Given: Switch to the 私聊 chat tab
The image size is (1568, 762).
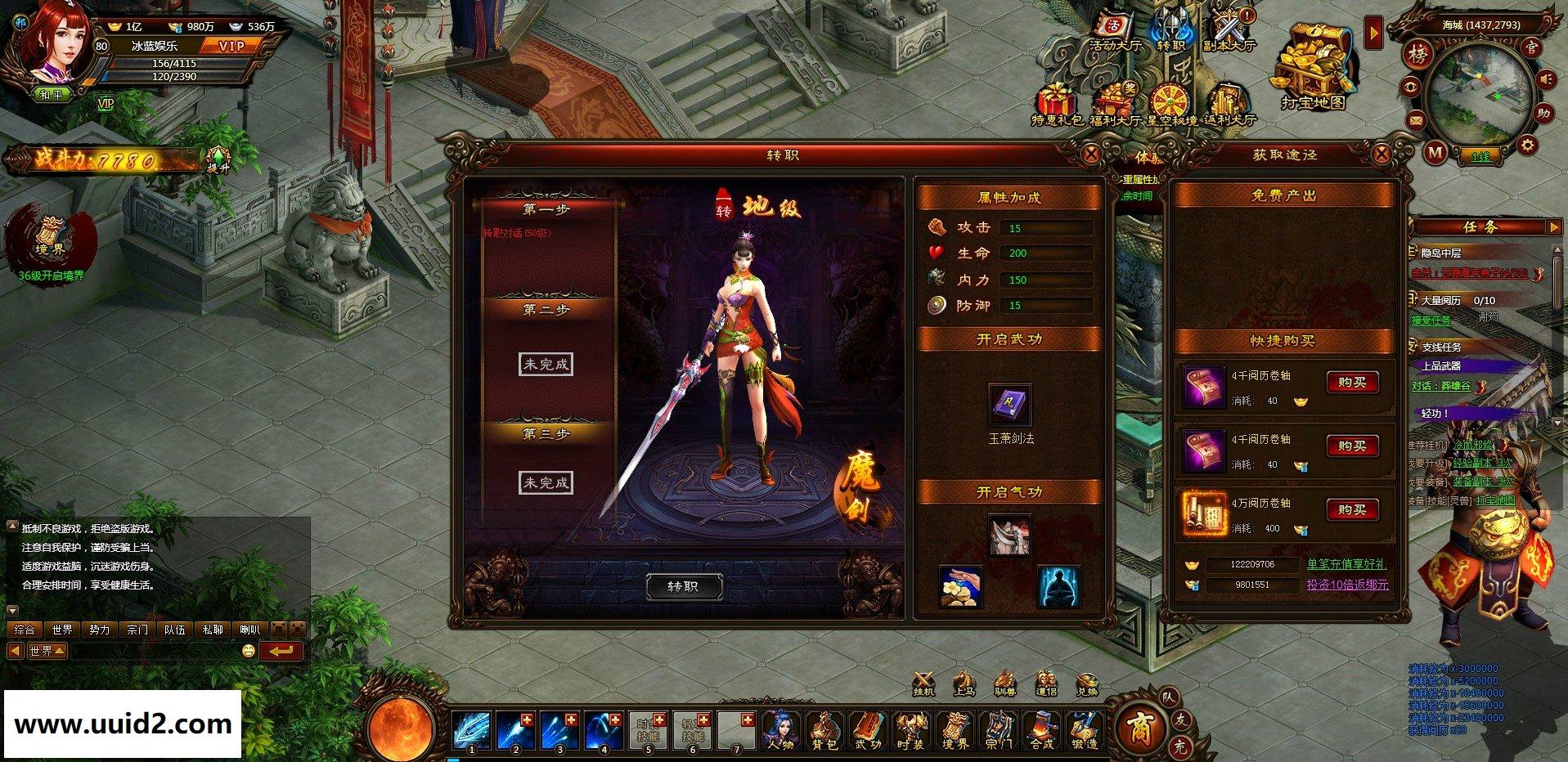Looking at the screenshot, I should click(x=213, y=630).
